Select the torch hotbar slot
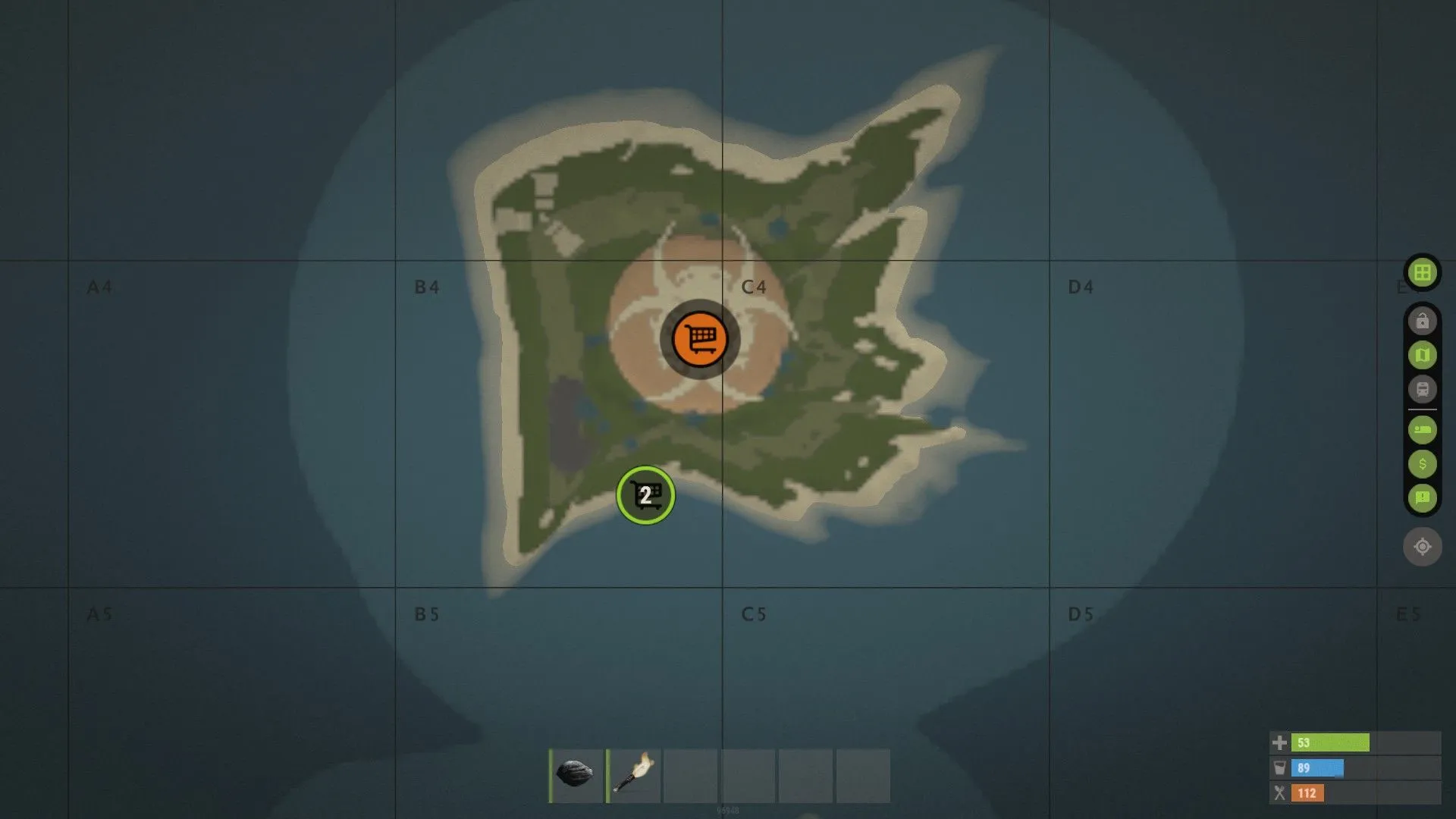The width and height of the screenshot is (1456, 819). [634, 775]
